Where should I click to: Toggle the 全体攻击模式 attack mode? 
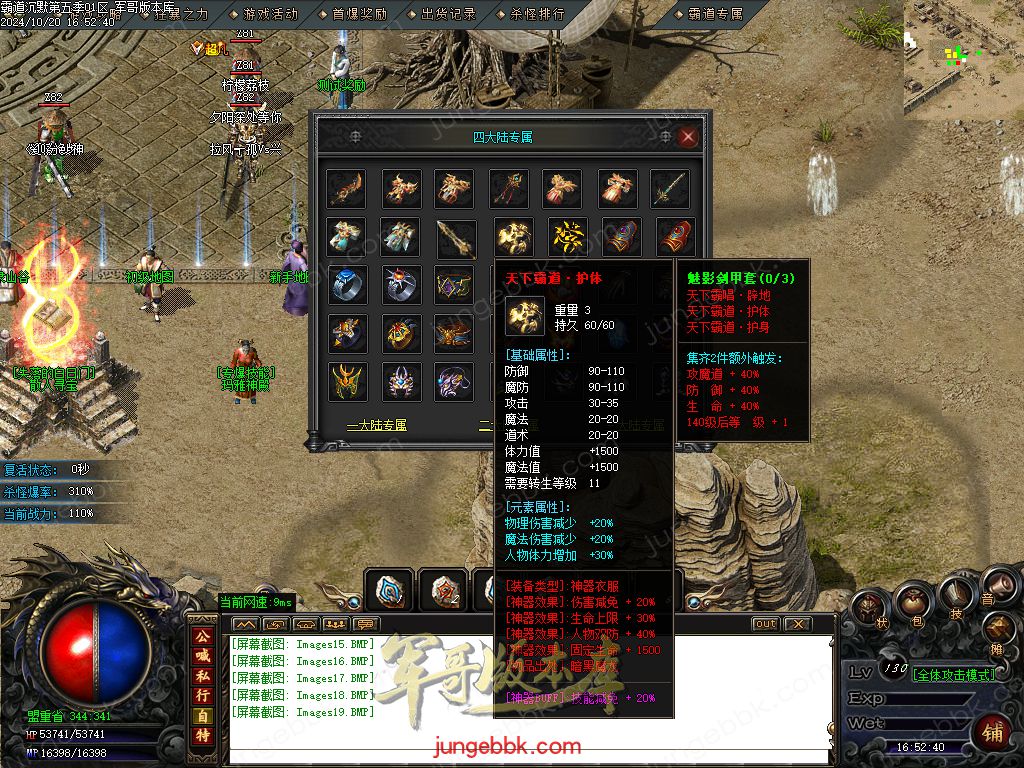(x=954, y=674)
